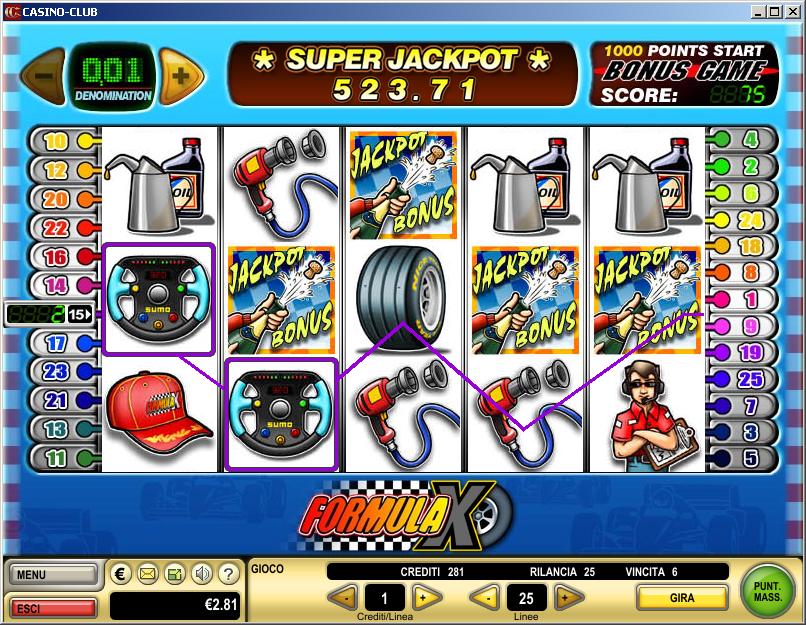Activate payline 11 marker
Viewport: 806px width, 625px height.
[x=57, y=459]
